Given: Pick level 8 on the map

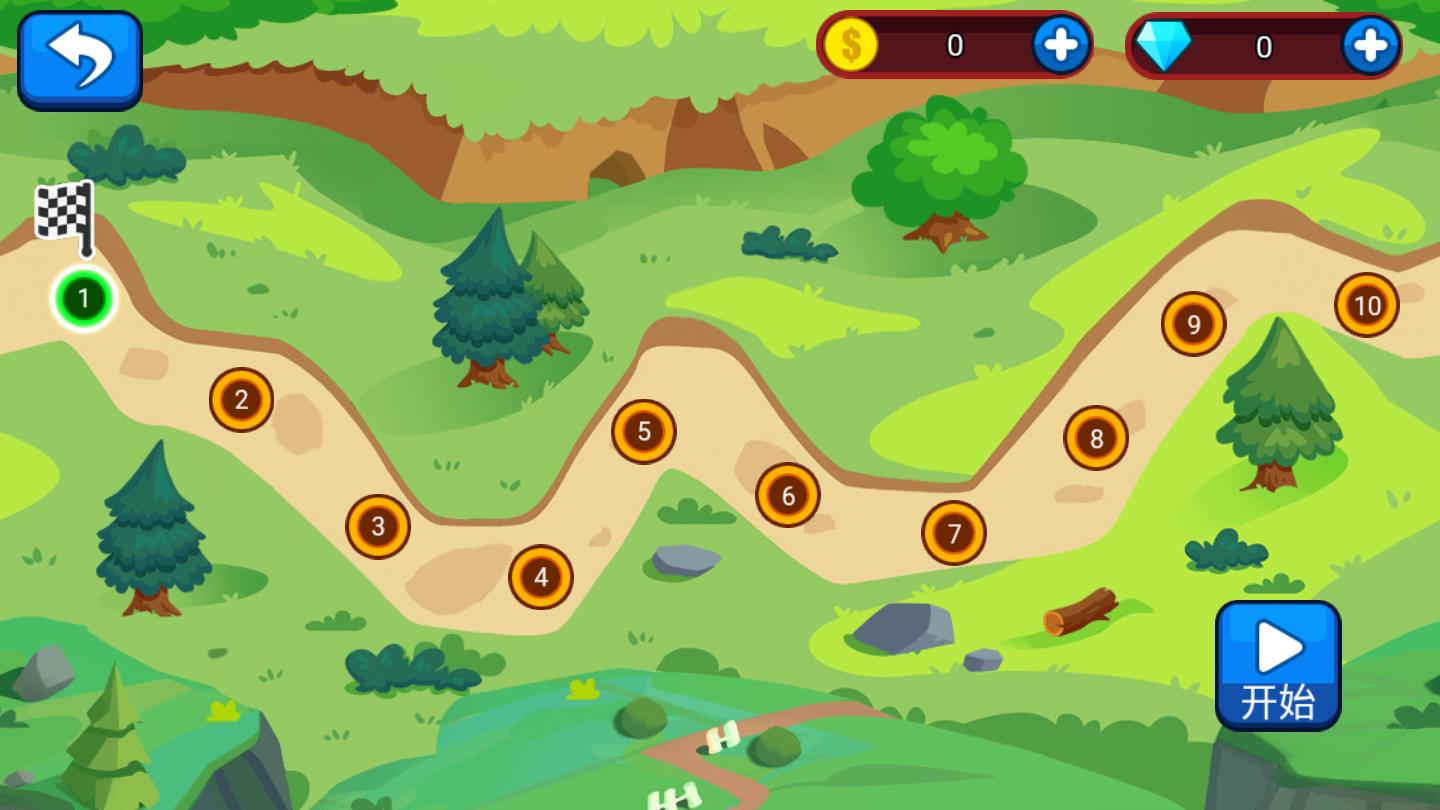Looking at the screenshot, I should click(1096, 438).
